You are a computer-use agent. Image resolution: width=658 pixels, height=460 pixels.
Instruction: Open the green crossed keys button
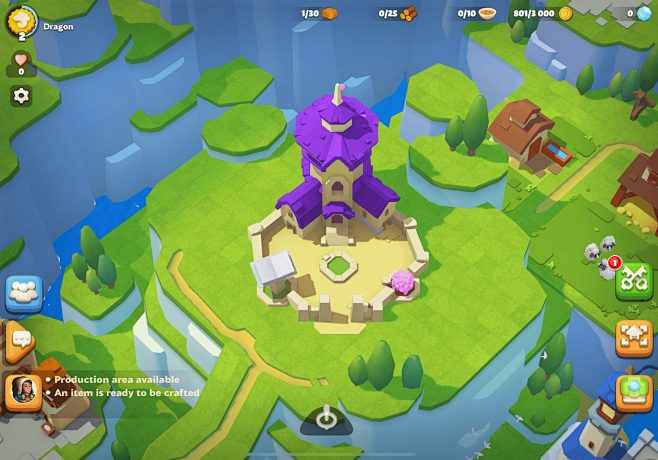pyautogui.click(x=633, y=281)
